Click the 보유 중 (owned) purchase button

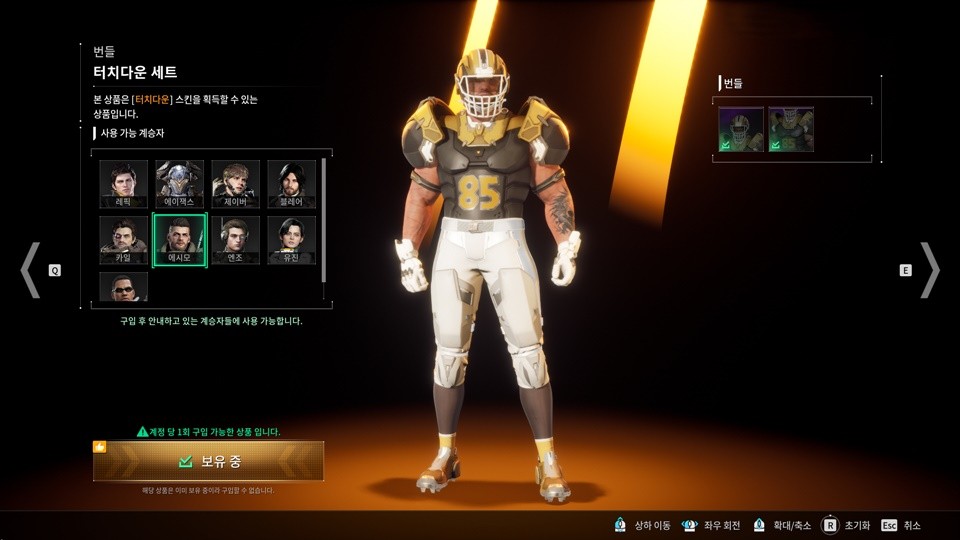pyautogui.click(x=209, y=461)
